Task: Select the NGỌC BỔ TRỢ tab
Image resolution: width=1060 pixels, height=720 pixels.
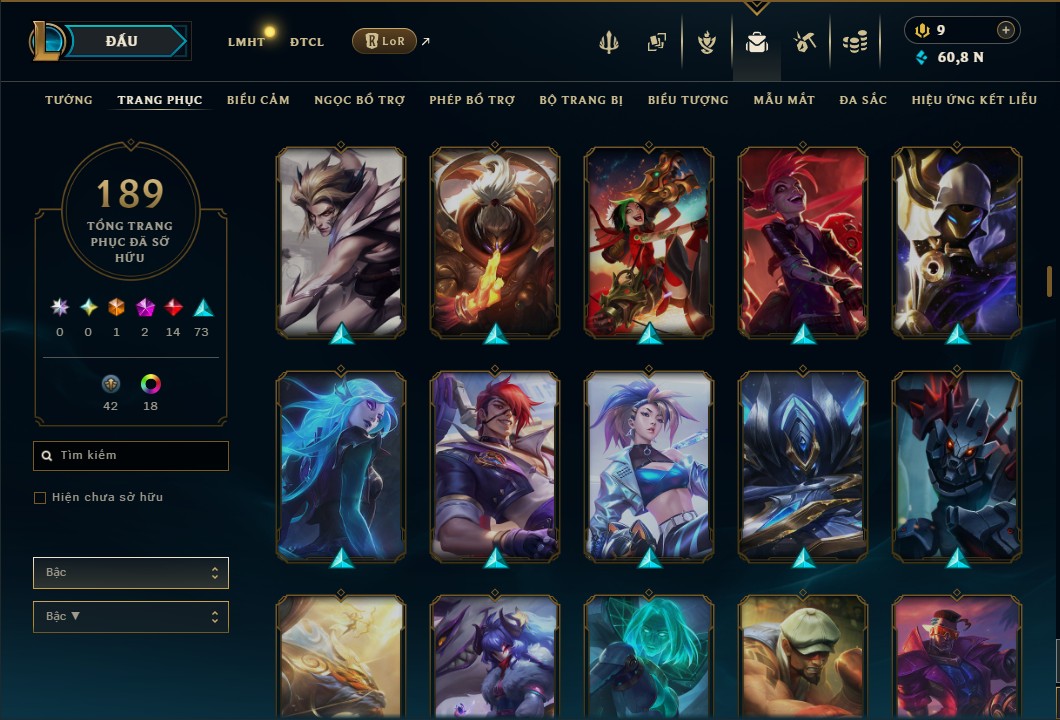Action: tap(359, 100)
